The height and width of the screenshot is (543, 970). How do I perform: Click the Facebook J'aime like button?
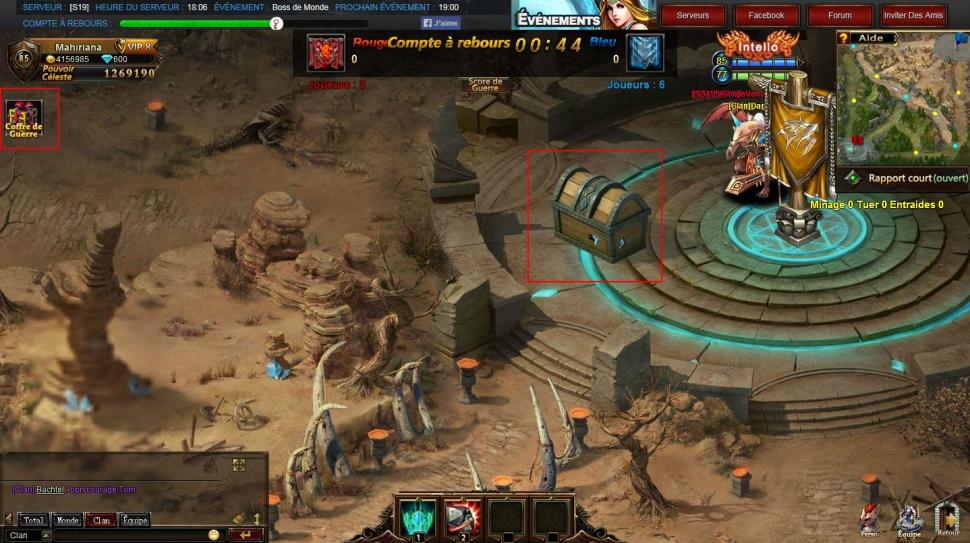coord(441,23)
